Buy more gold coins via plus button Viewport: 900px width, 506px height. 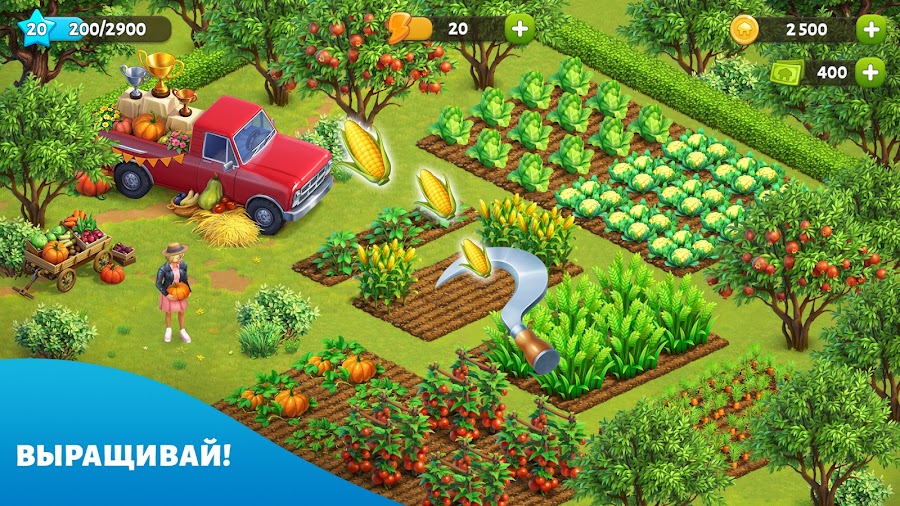click(x=871, y=29)
